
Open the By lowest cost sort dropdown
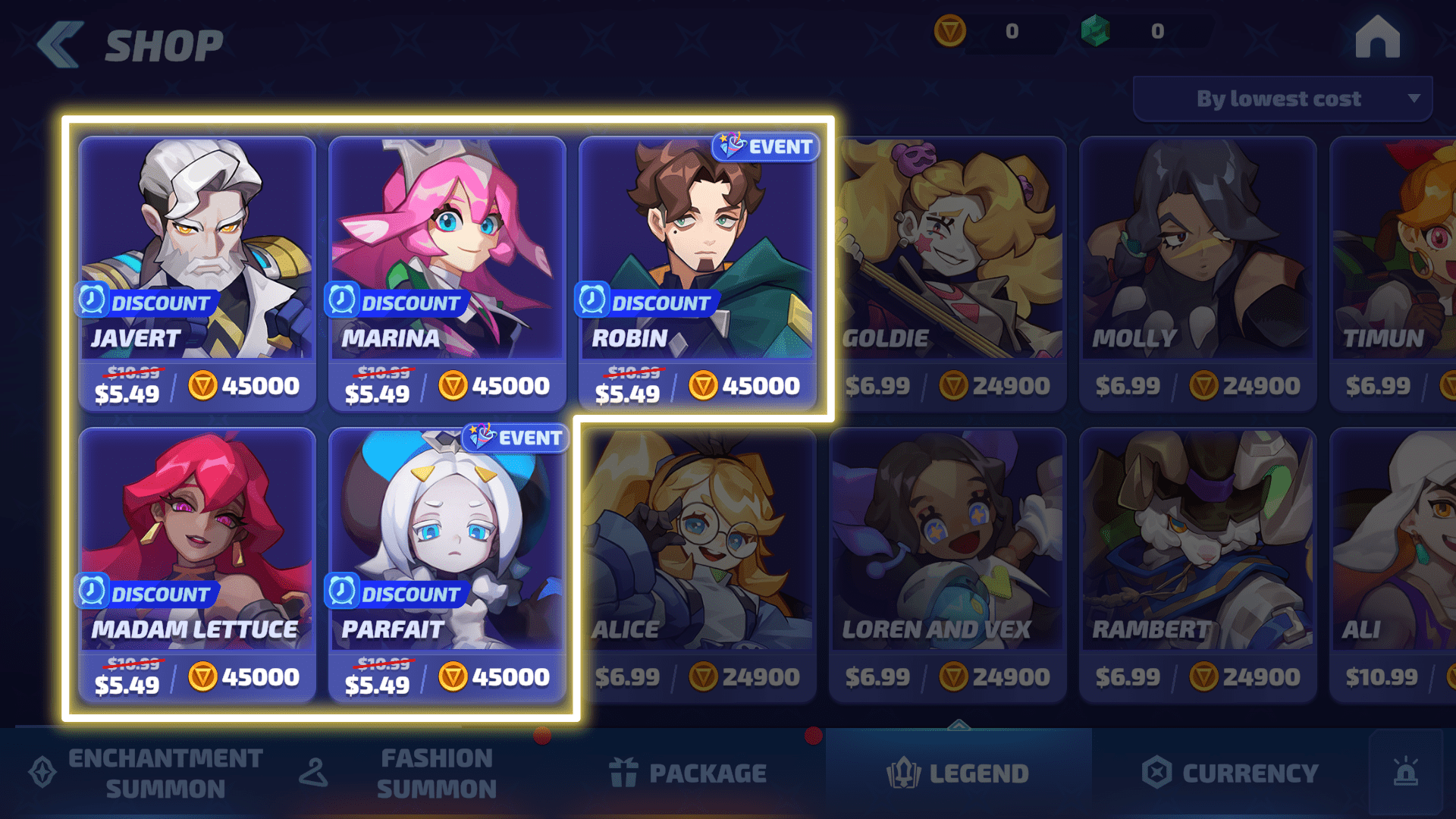1282,99
